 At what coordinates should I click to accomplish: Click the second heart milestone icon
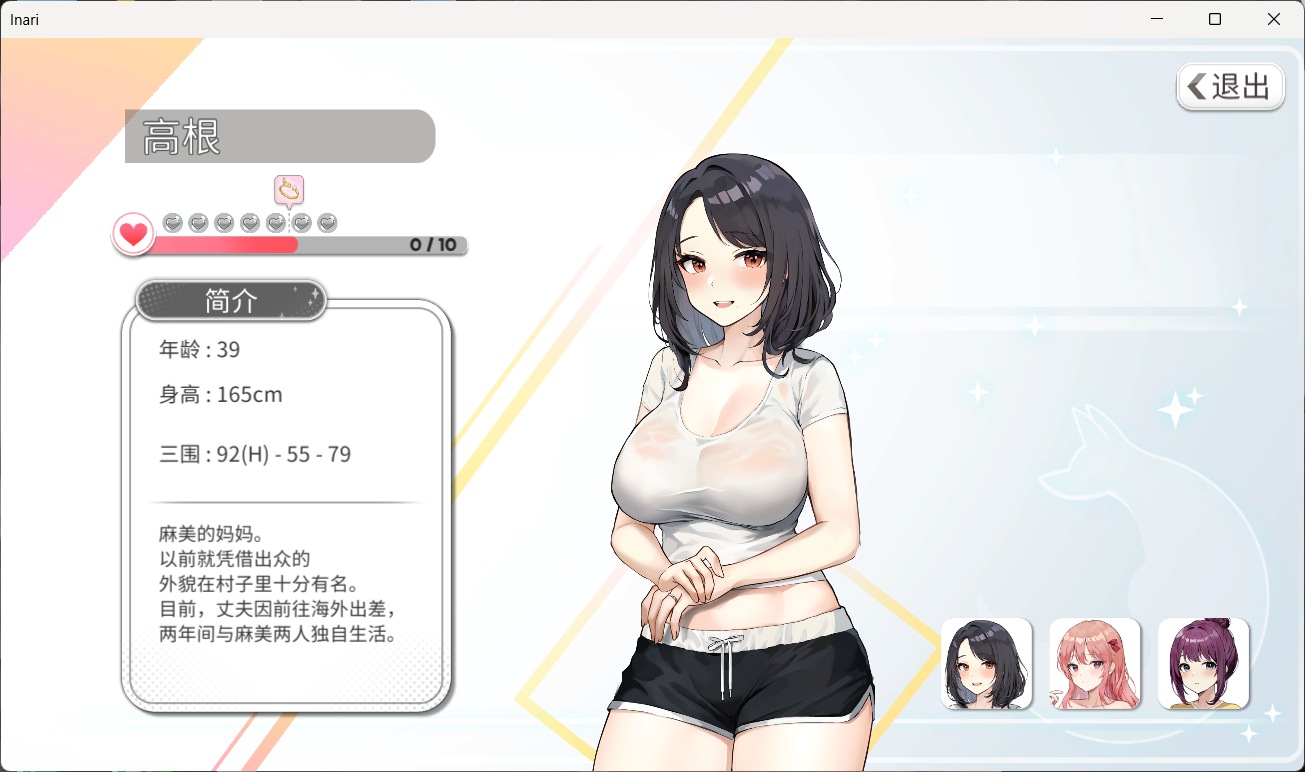[196, 222]
